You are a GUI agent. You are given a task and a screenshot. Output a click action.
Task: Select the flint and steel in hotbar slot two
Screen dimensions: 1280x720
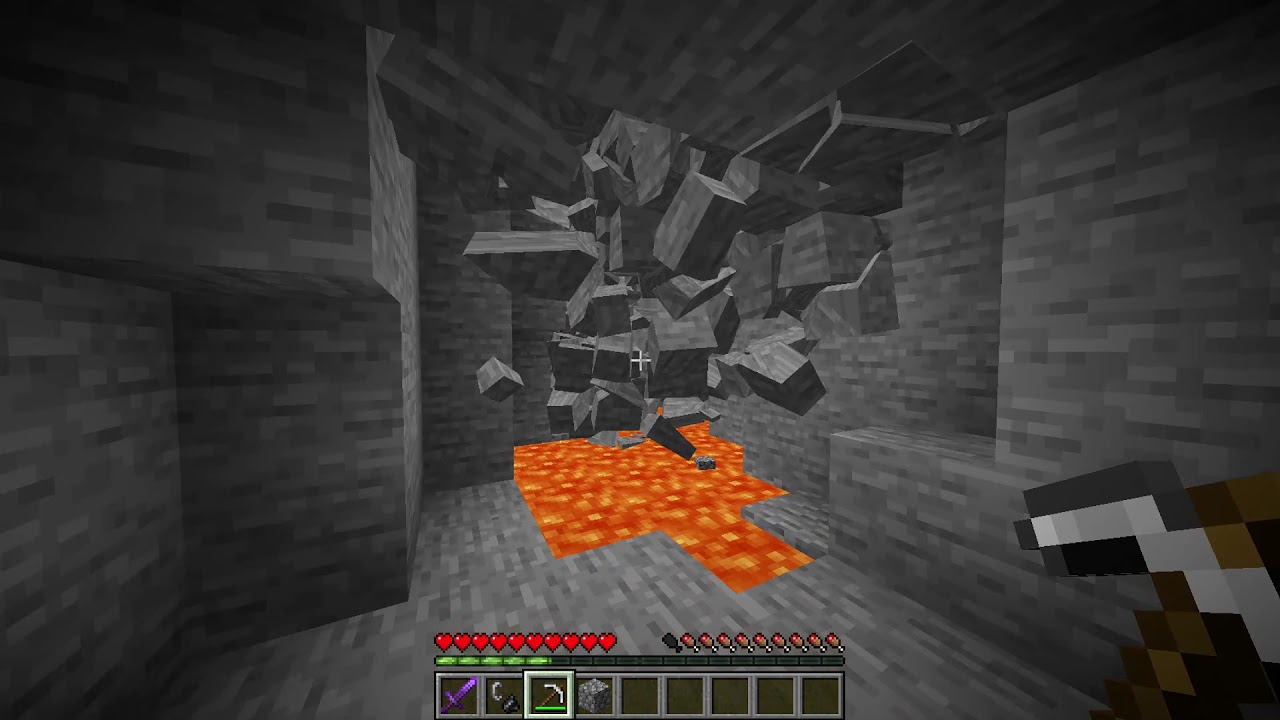pyautogui.click(x=502, y=695)
